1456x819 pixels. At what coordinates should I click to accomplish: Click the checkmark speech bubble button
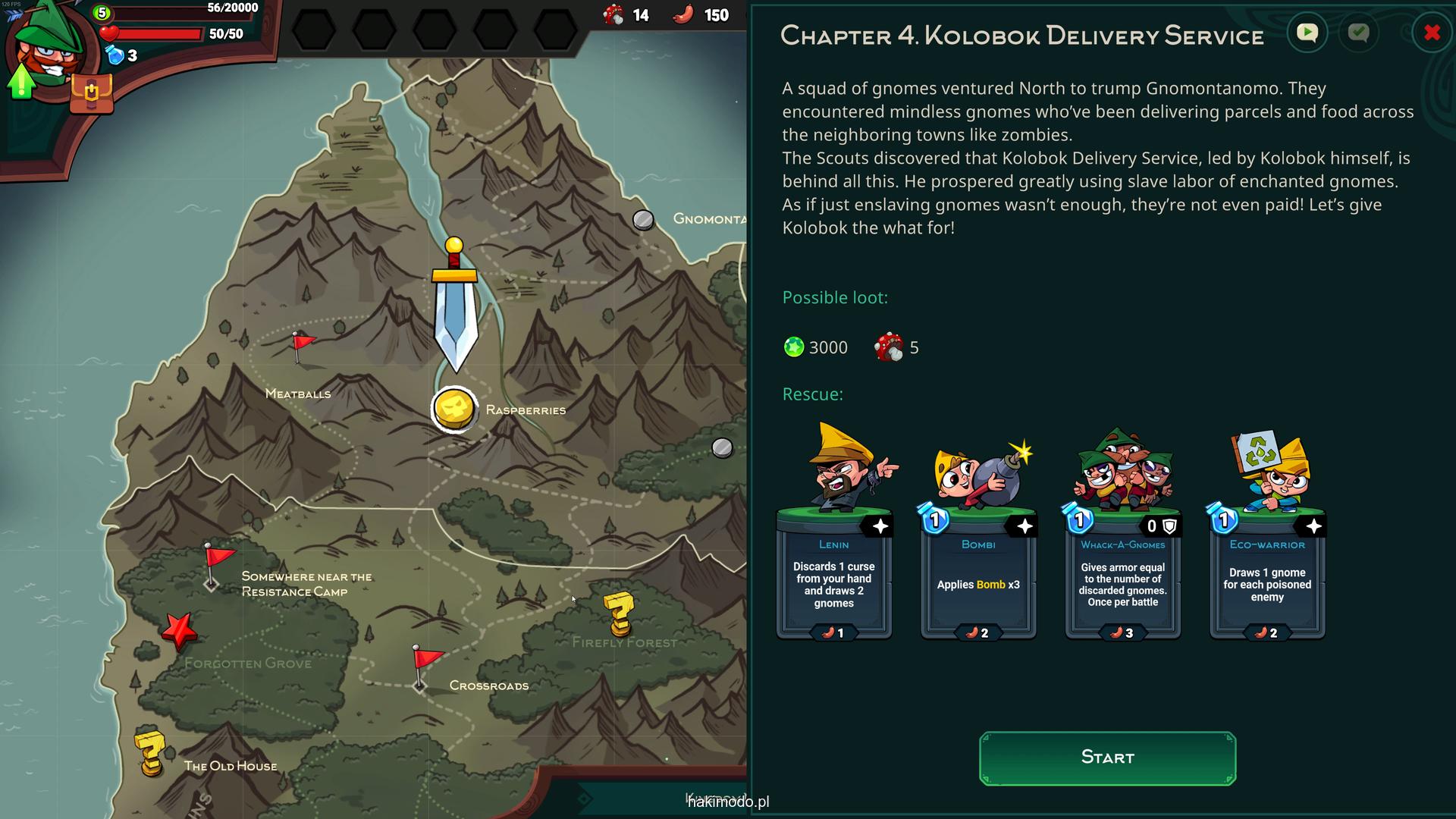[x=1358, y=33]
